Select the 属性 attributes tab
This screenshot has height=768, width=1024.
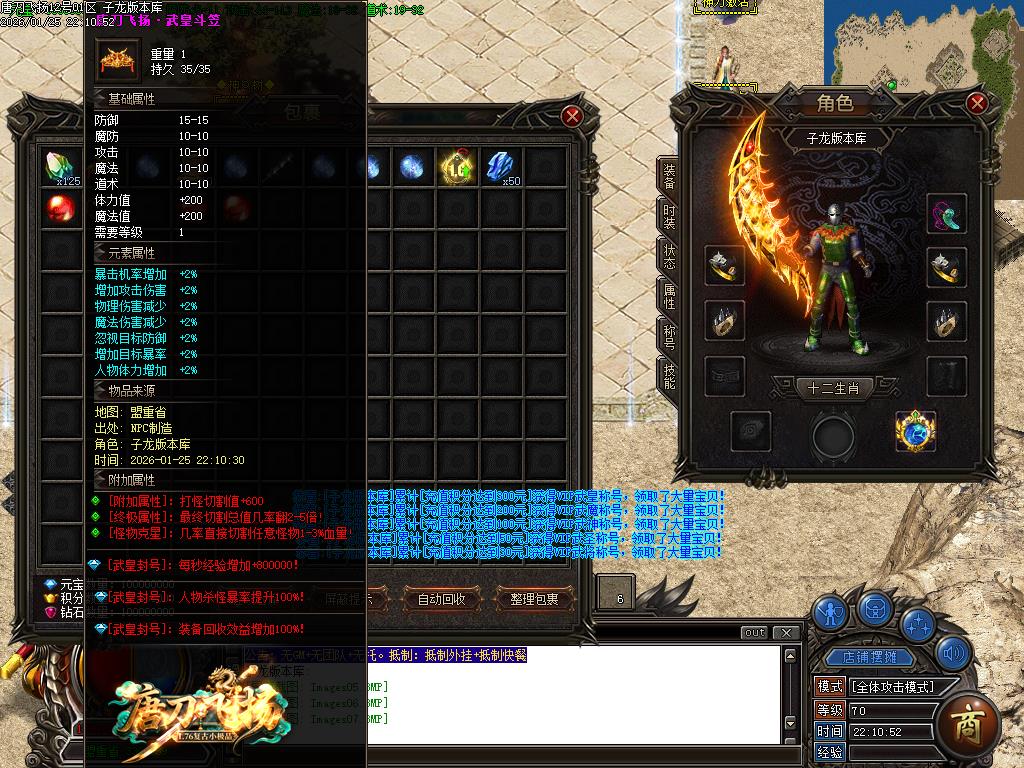tap(669, 296)
